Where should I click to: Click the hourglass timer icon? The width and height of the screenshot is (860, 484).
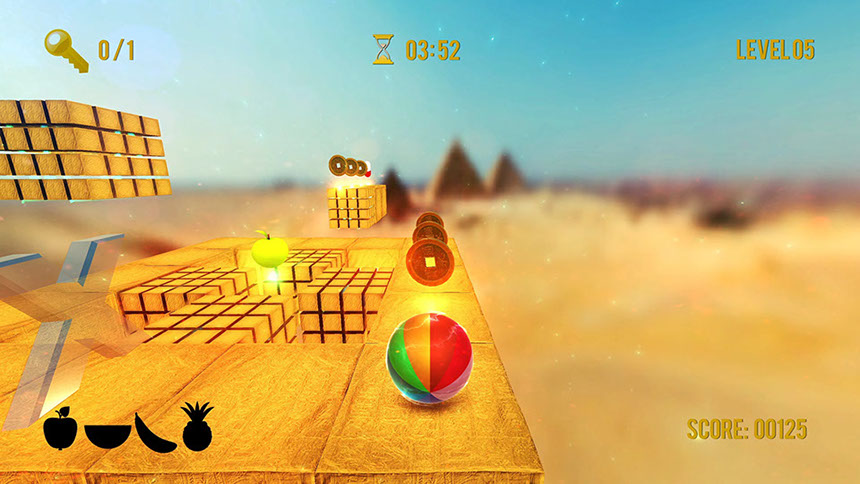click(x=383, y=49)
